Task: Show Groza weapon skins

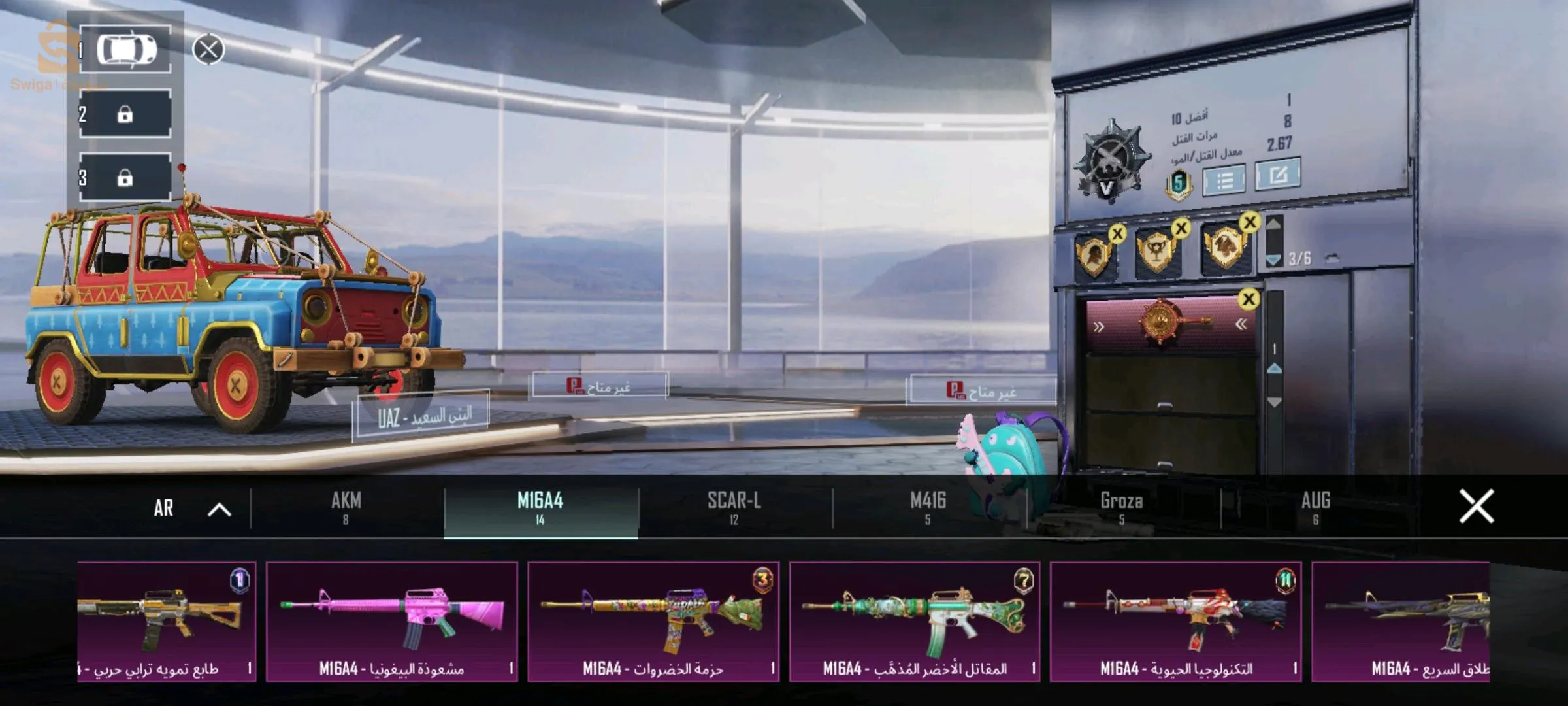Action: tap(1121, 507)
